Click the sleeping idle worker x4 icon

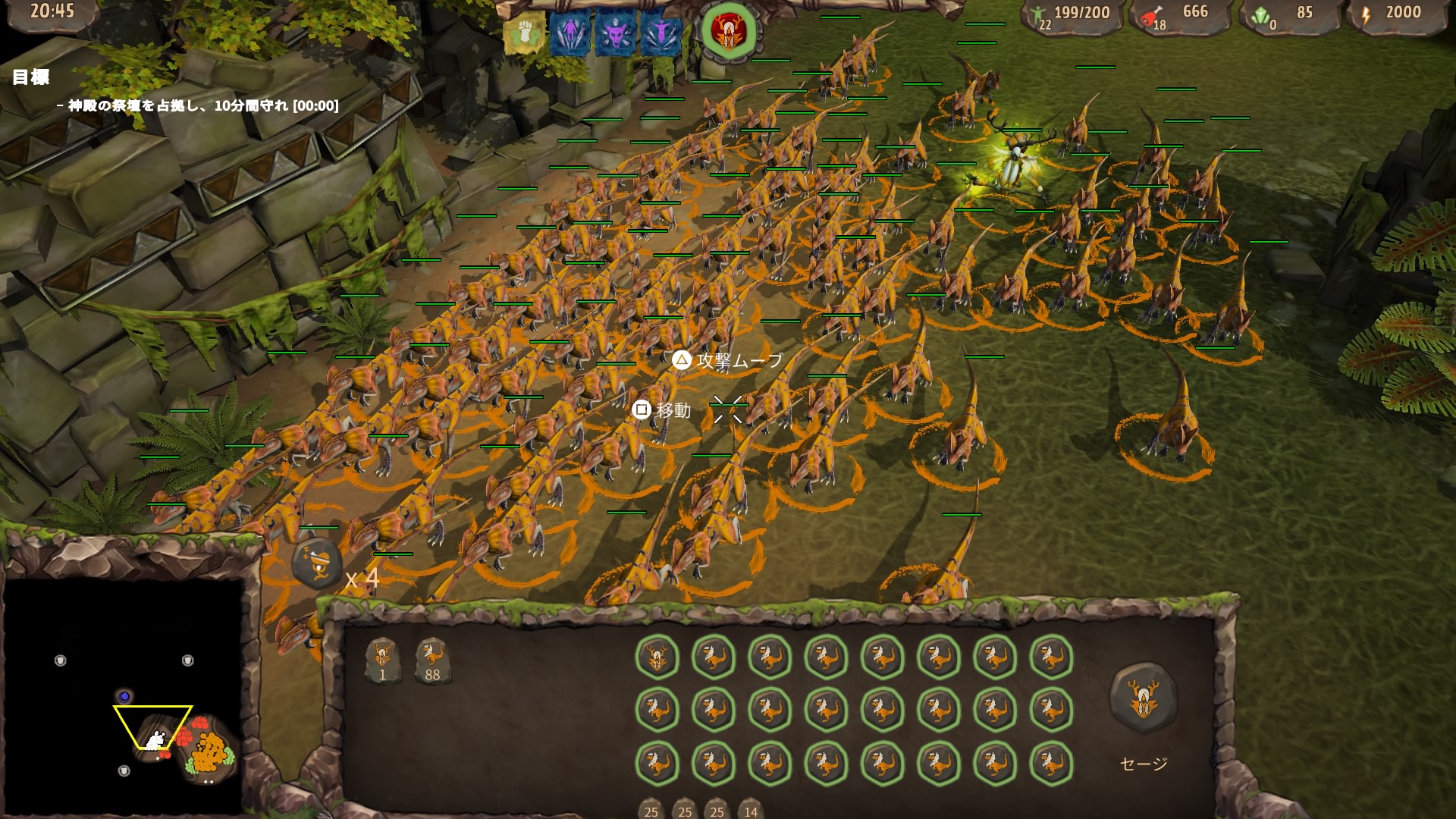point(317,564)
